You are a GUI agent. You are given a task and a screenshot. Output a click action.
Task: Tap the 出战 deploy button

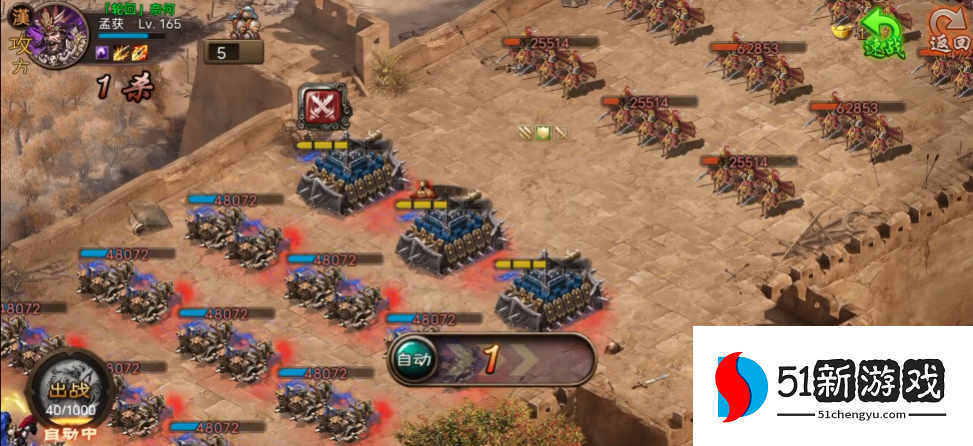tap(69, 390)
